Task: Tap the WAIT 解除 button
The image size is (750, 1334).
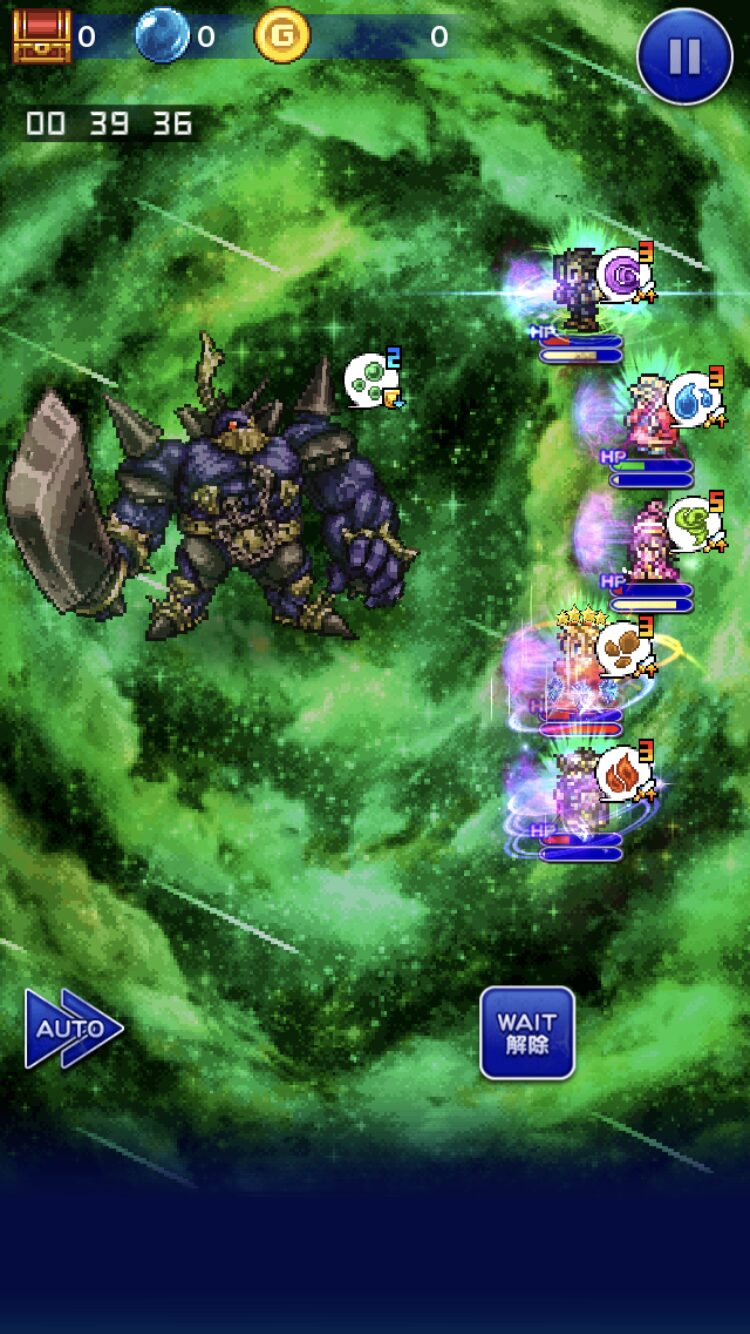Action: (527, 1033)
